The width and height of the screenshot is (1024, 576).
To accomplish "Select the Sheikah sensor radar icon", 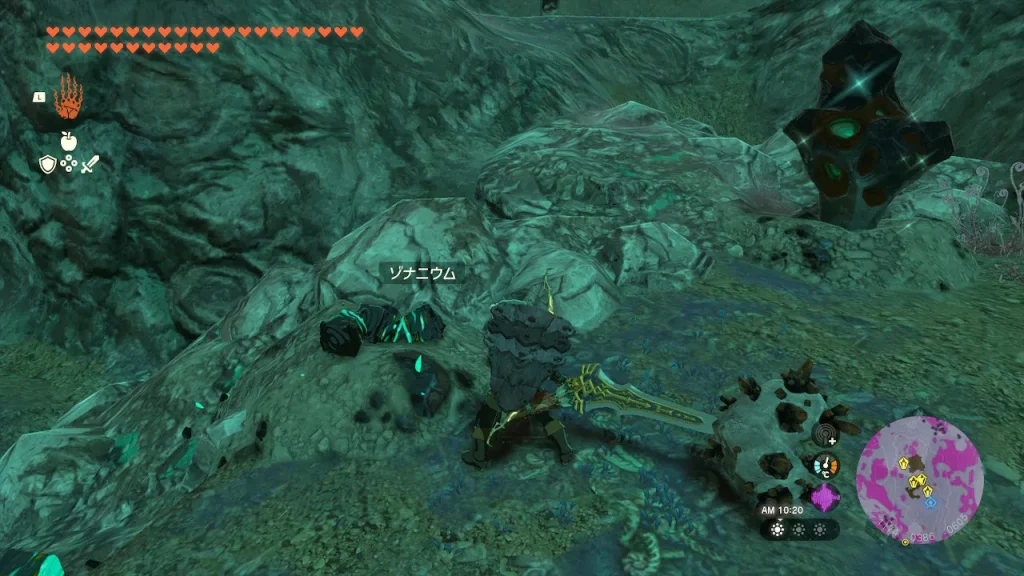I will click(826, 435).
